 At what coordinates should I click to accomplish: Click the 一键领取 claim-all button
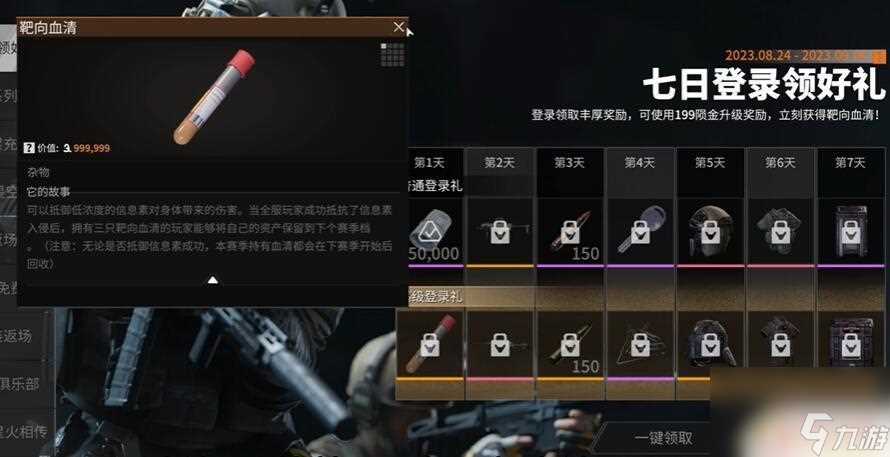click(x=663, y=437)
